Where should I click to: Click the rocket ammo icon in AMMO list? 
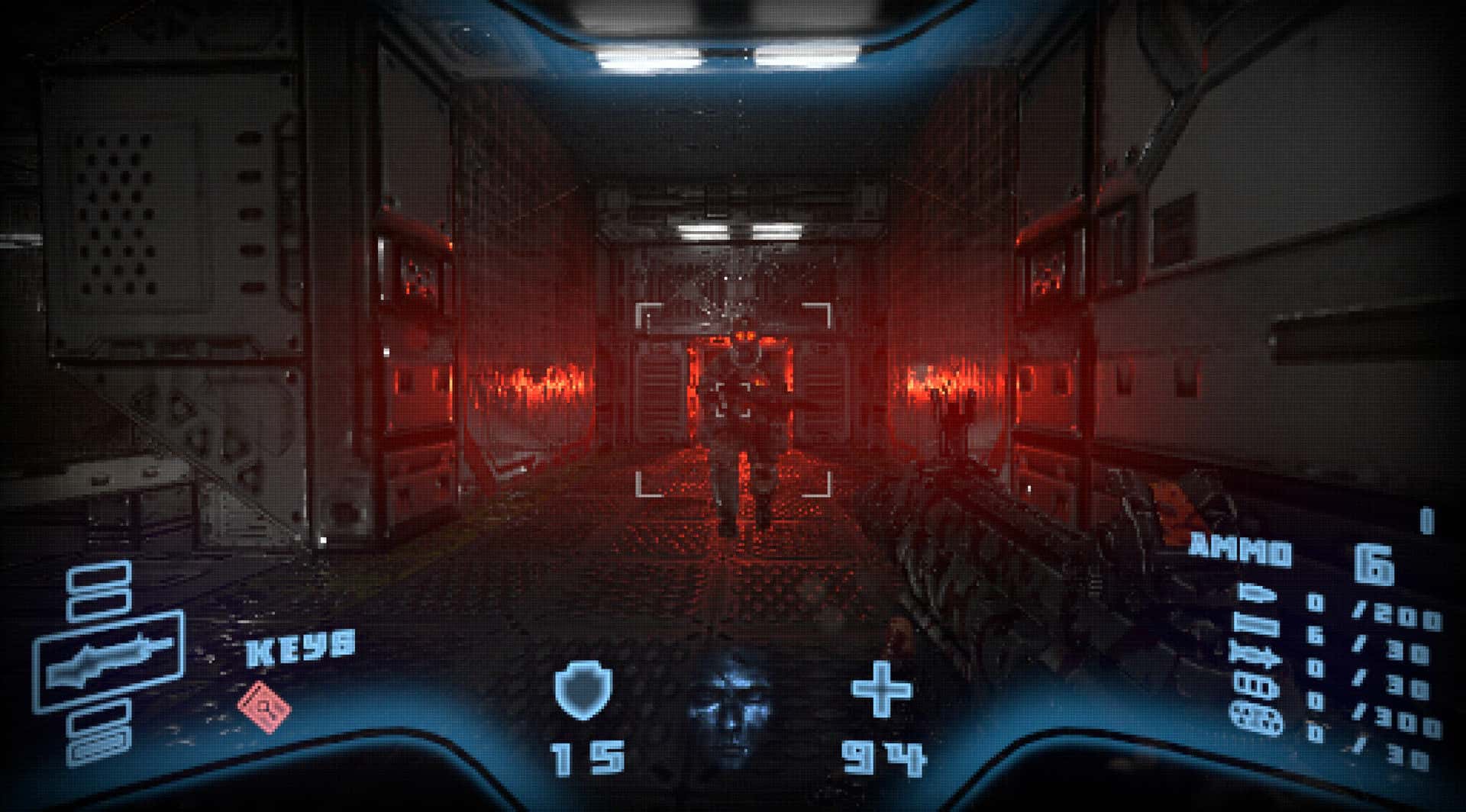pos(1254,655)
